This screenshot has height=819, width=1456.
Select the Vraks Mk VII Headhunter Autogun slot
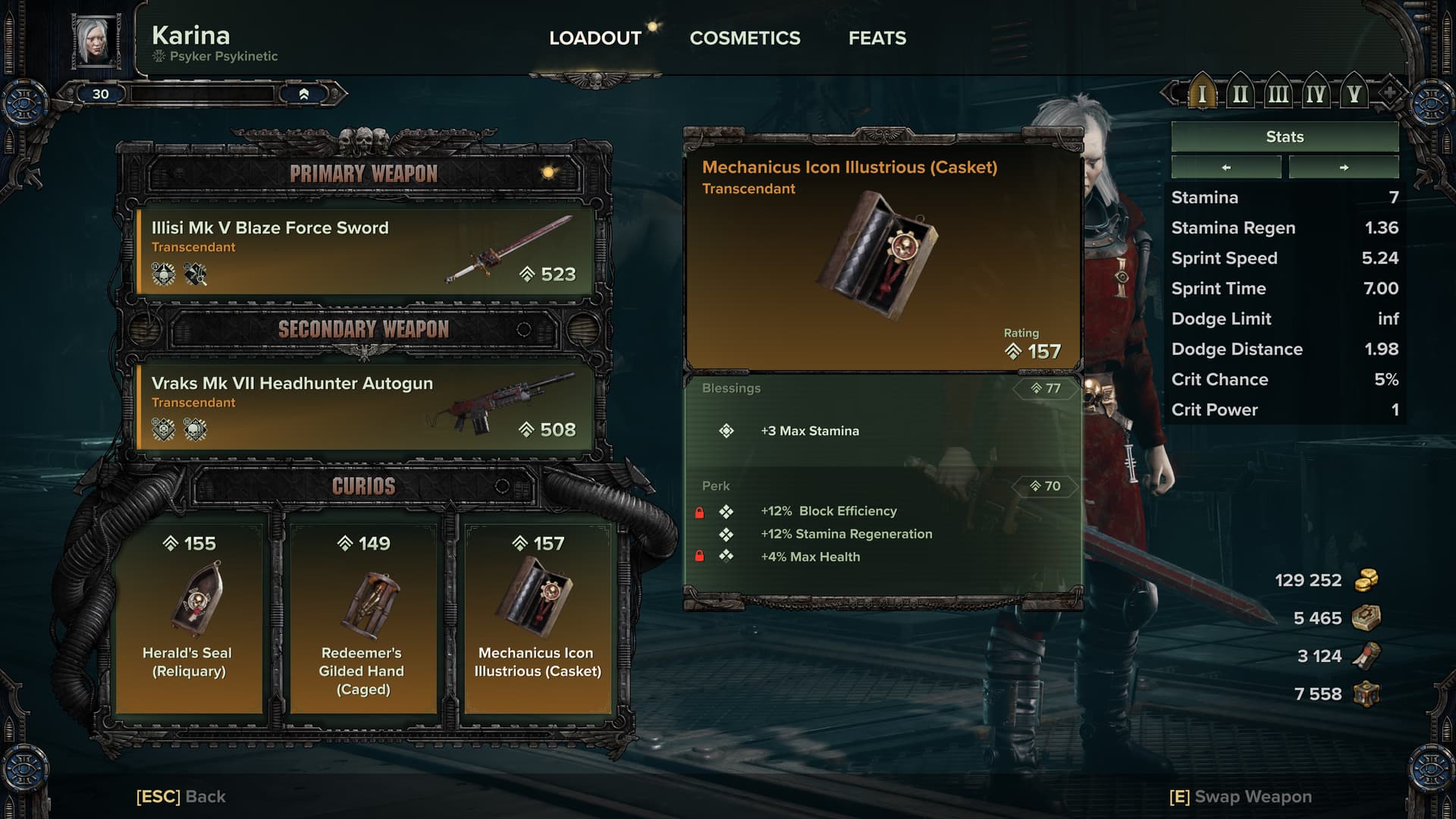[364, 408]
